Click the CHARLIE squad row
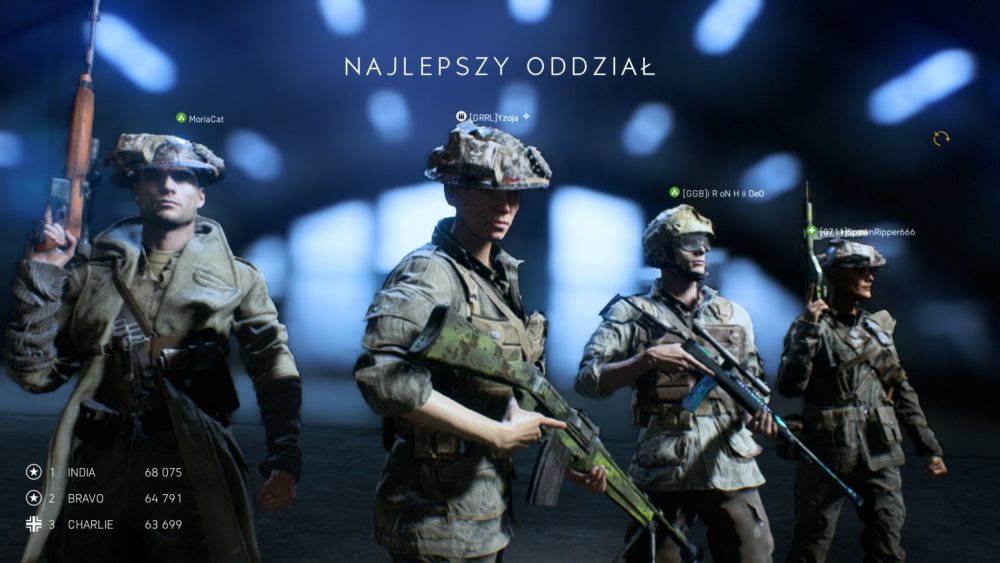The width and height of the screenshot is (1000, 563). [105, 524]
